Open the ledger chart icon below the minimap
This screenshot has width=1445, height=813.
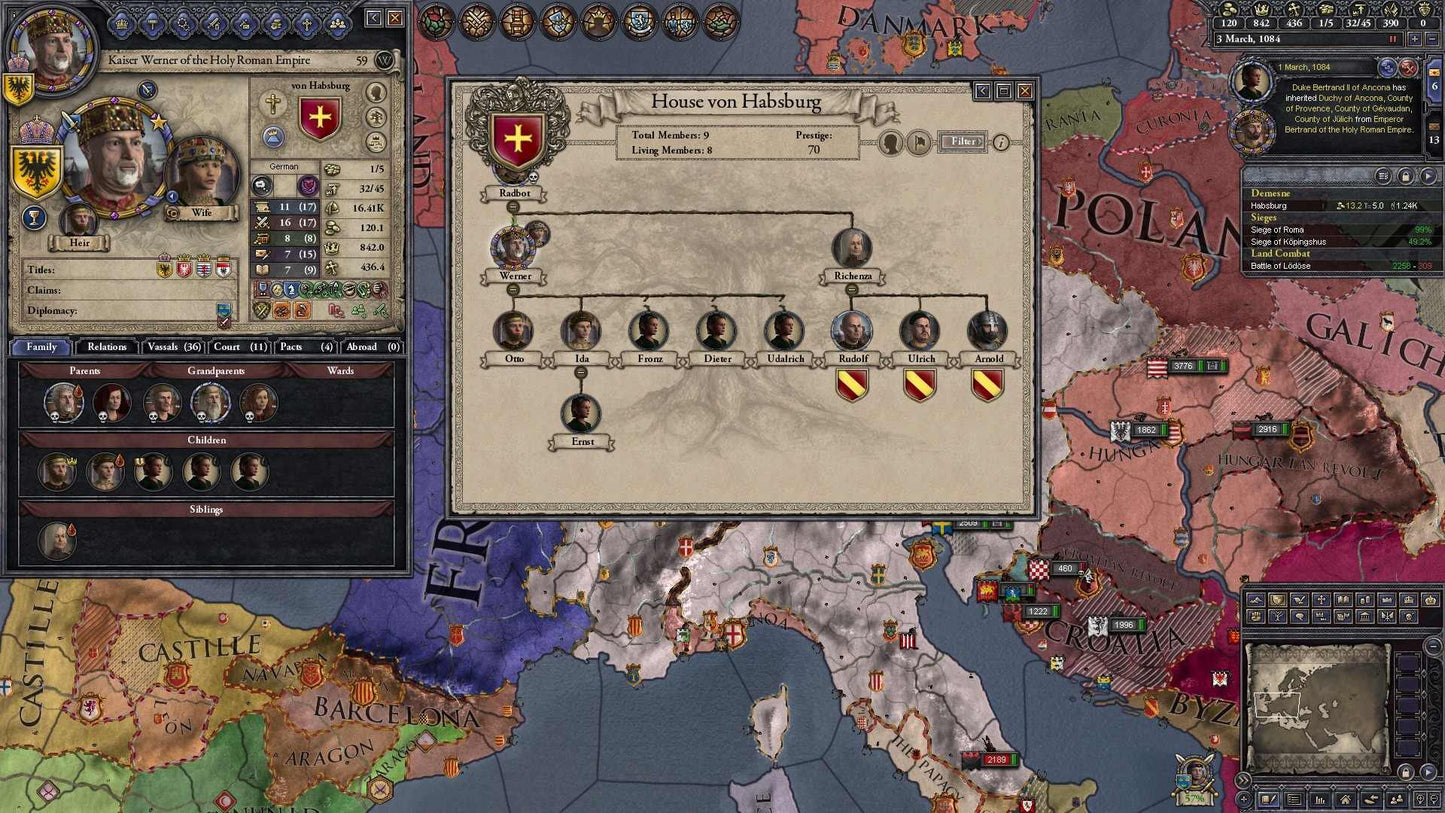click(1319, 799)
